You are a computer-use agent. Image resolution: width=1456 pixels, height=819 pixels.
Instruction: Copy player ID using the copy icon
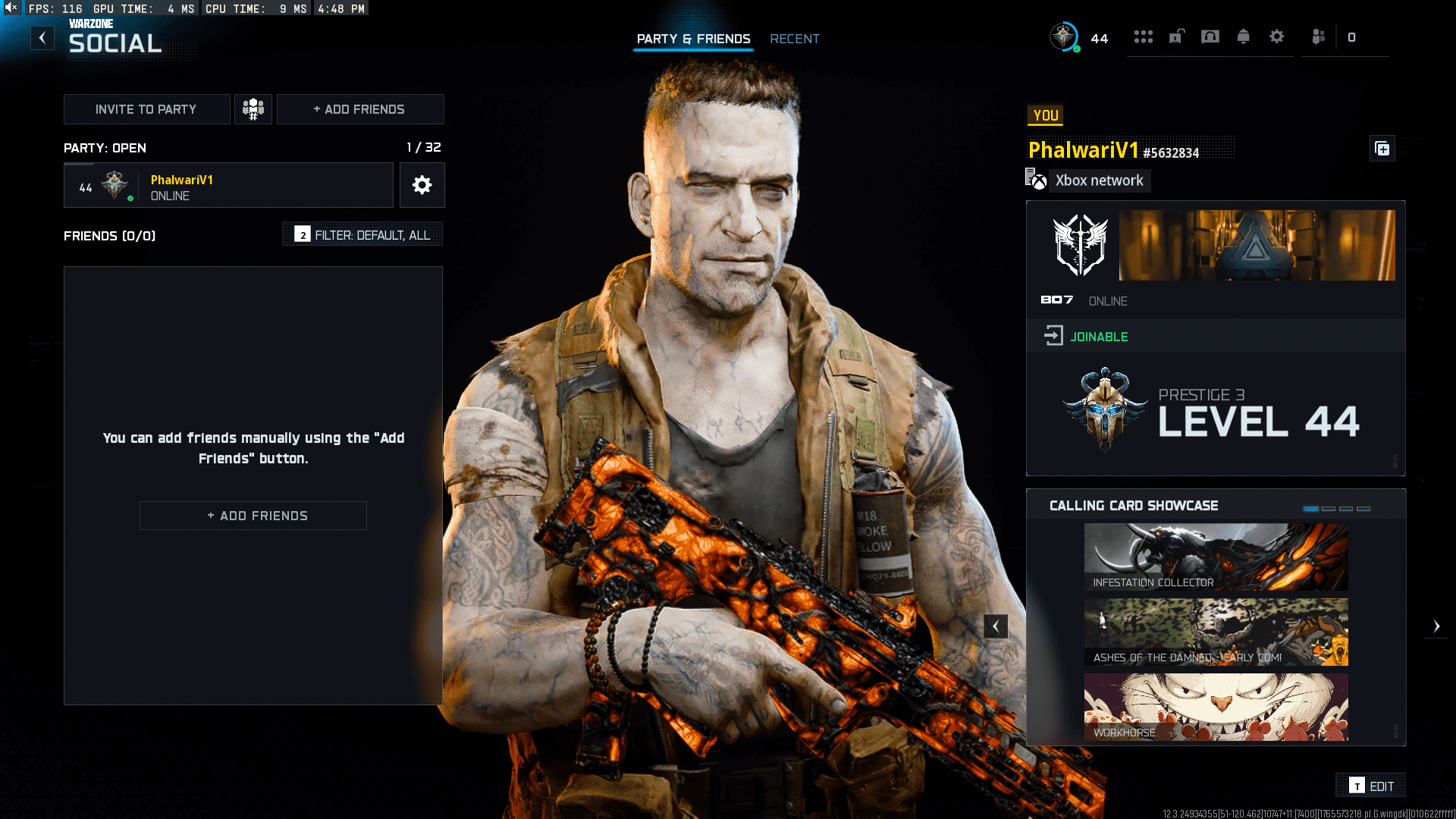(1382, 149)
